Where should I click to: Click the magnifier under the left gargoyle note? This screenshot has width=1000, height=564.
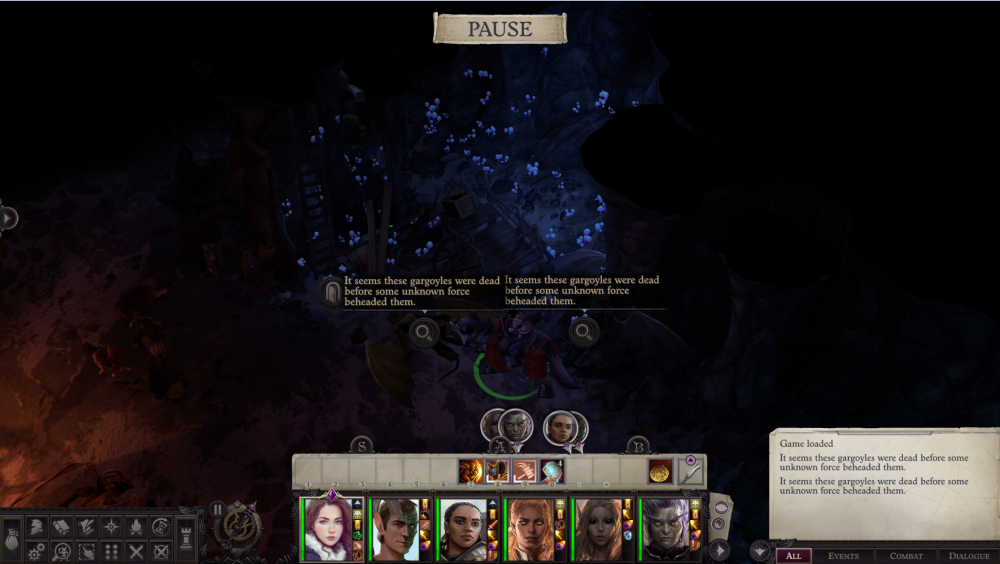click(424, 332)
